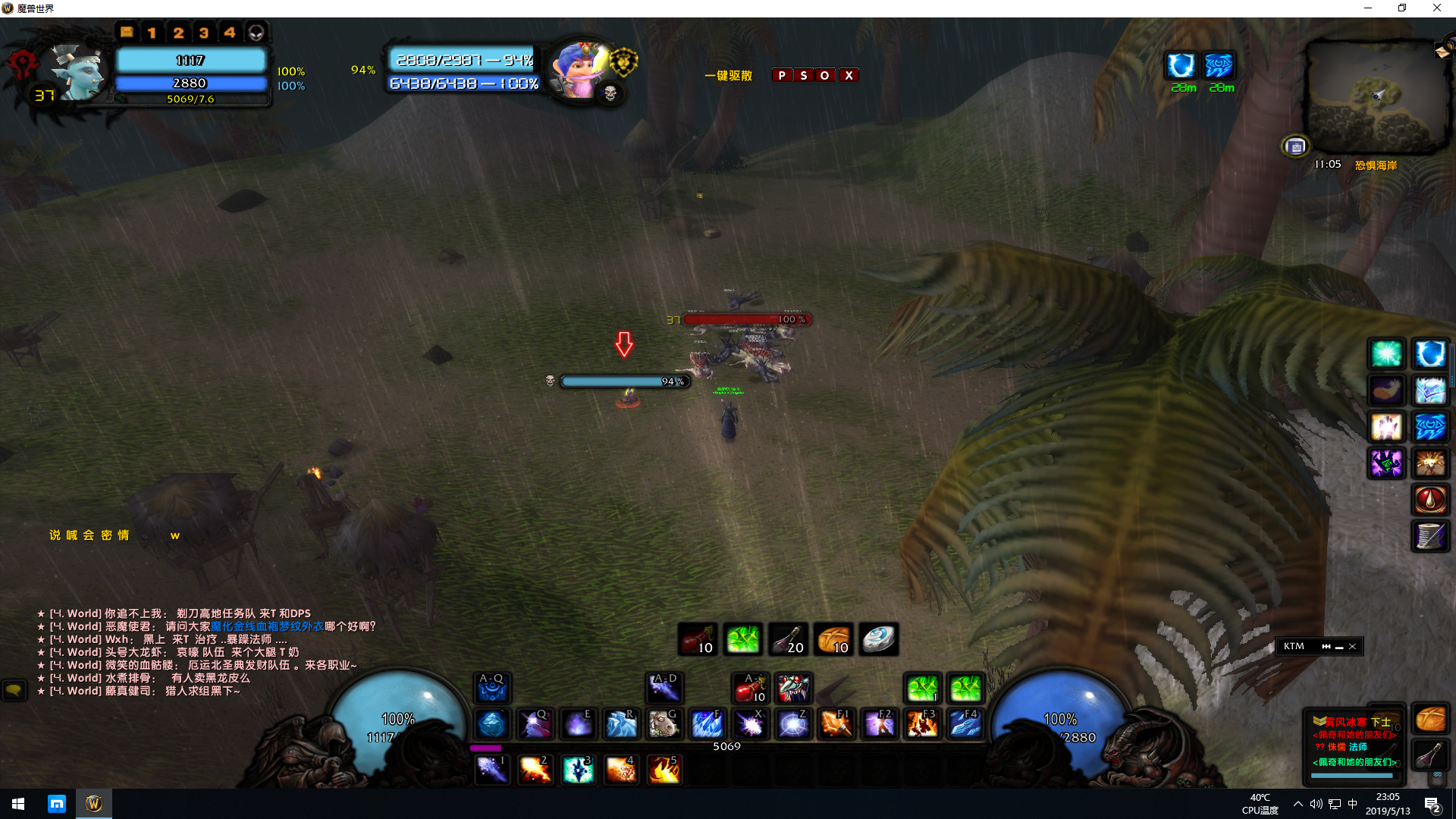This screenshot has width=1456, height=819.
Task: Eat the conjured bread stack of 10
Action: (x=833, y=639)
